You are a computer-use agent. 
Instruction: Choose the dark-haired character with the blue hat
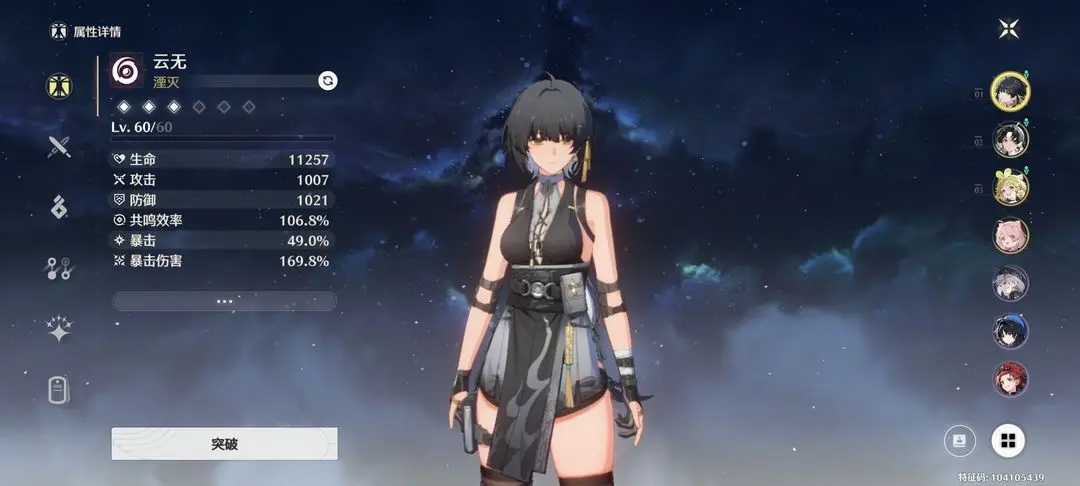(x=1010, y=331)
